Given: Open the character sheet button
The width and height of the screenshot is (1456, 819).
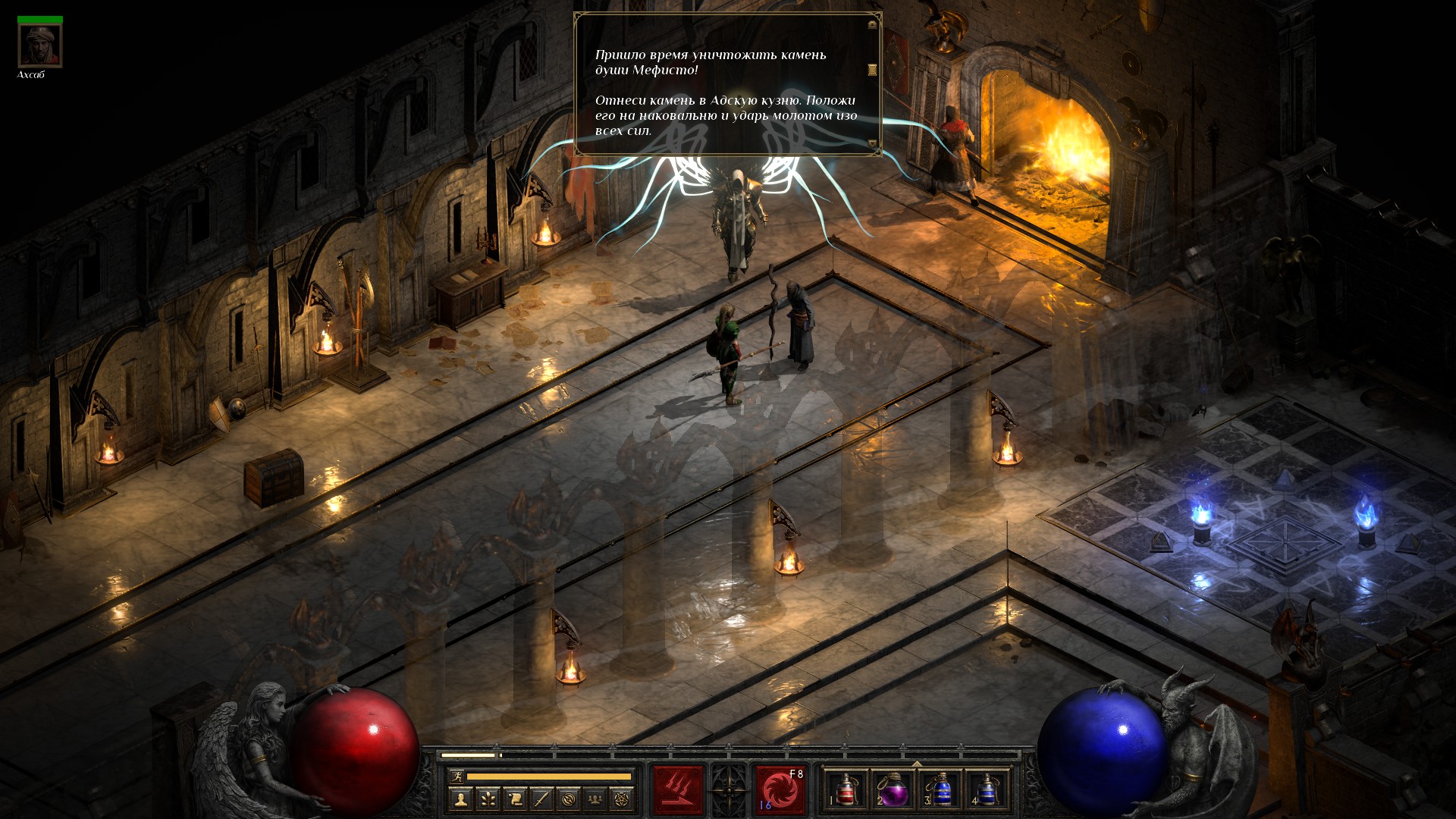Looking at the screenshot, I should [460, 799].
